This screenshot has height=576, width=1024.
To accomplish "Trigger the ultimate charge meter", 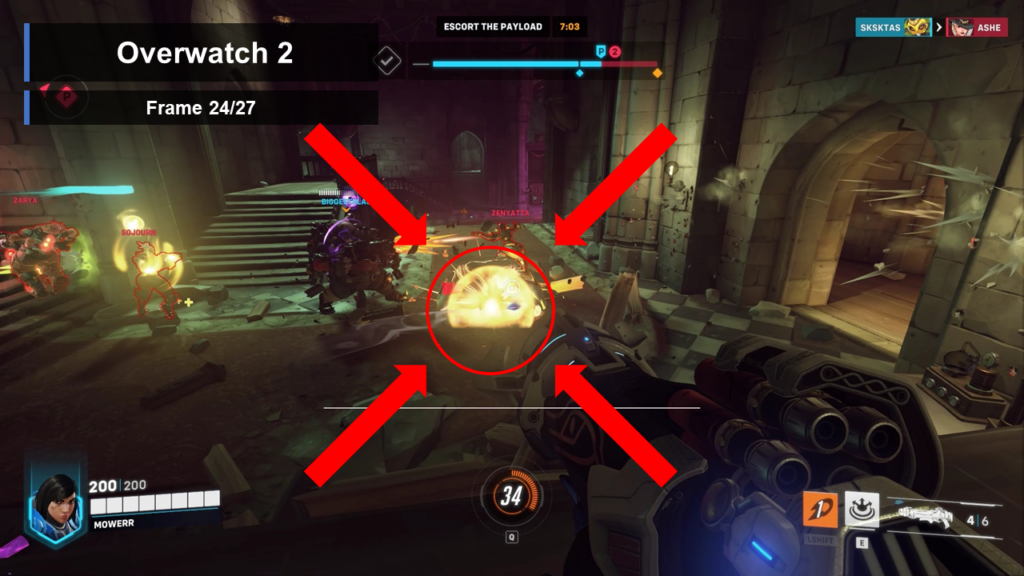I will point(512,495).
